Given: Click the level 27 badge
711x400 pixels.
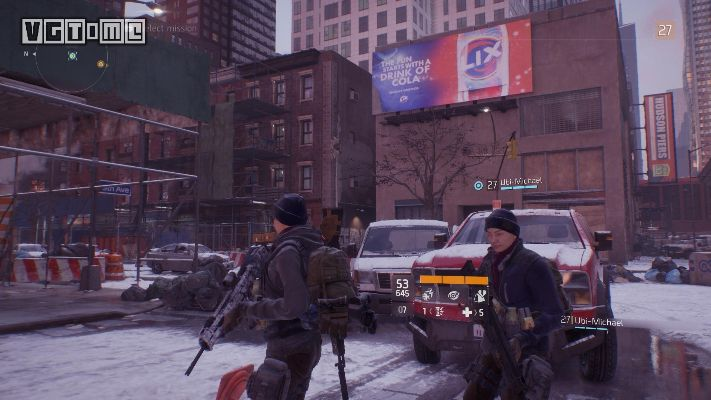Looking at the screenshot, I should coord(664,30).
